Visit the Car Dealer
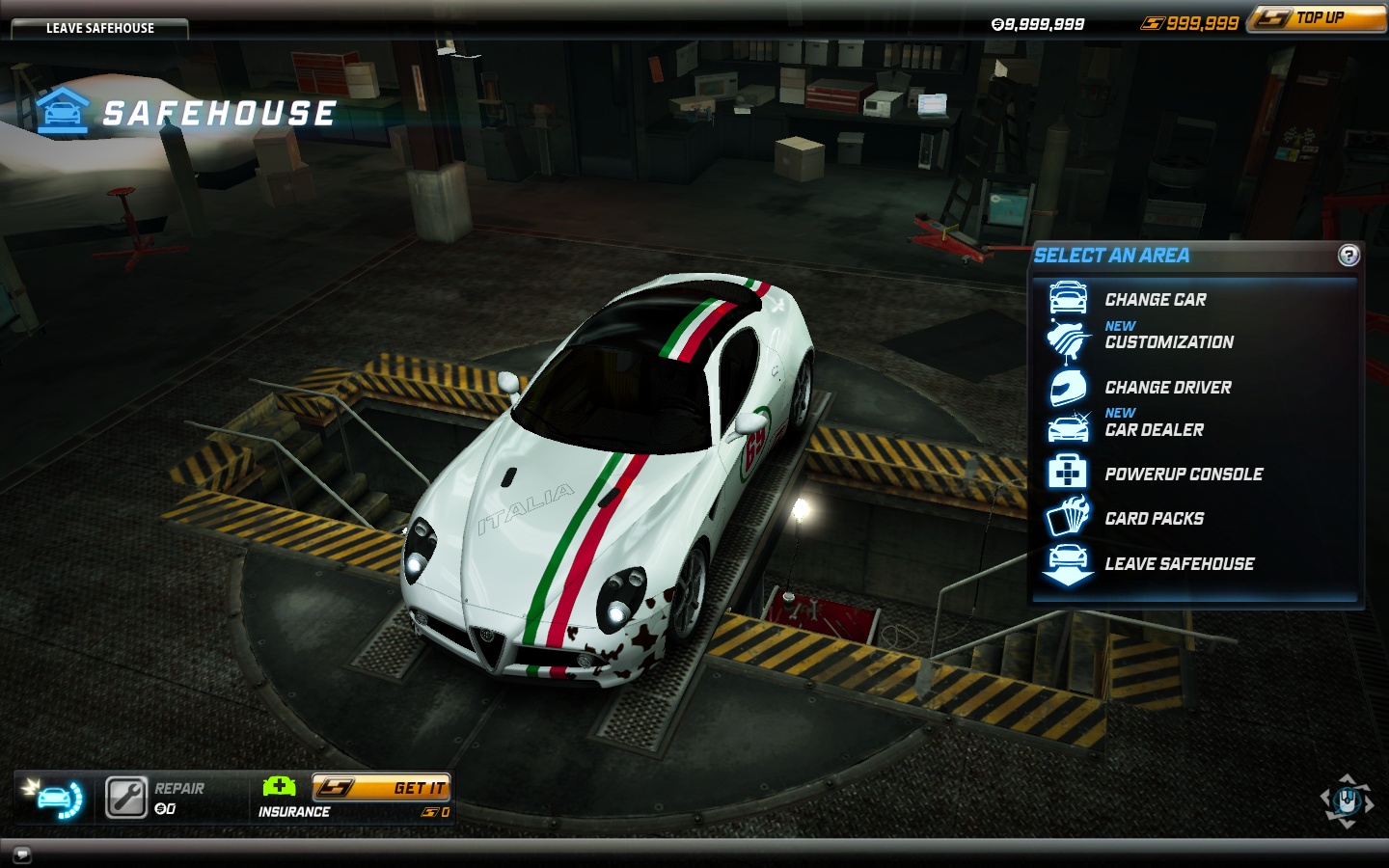The image size is (1389, 868). click(1154, 429)
